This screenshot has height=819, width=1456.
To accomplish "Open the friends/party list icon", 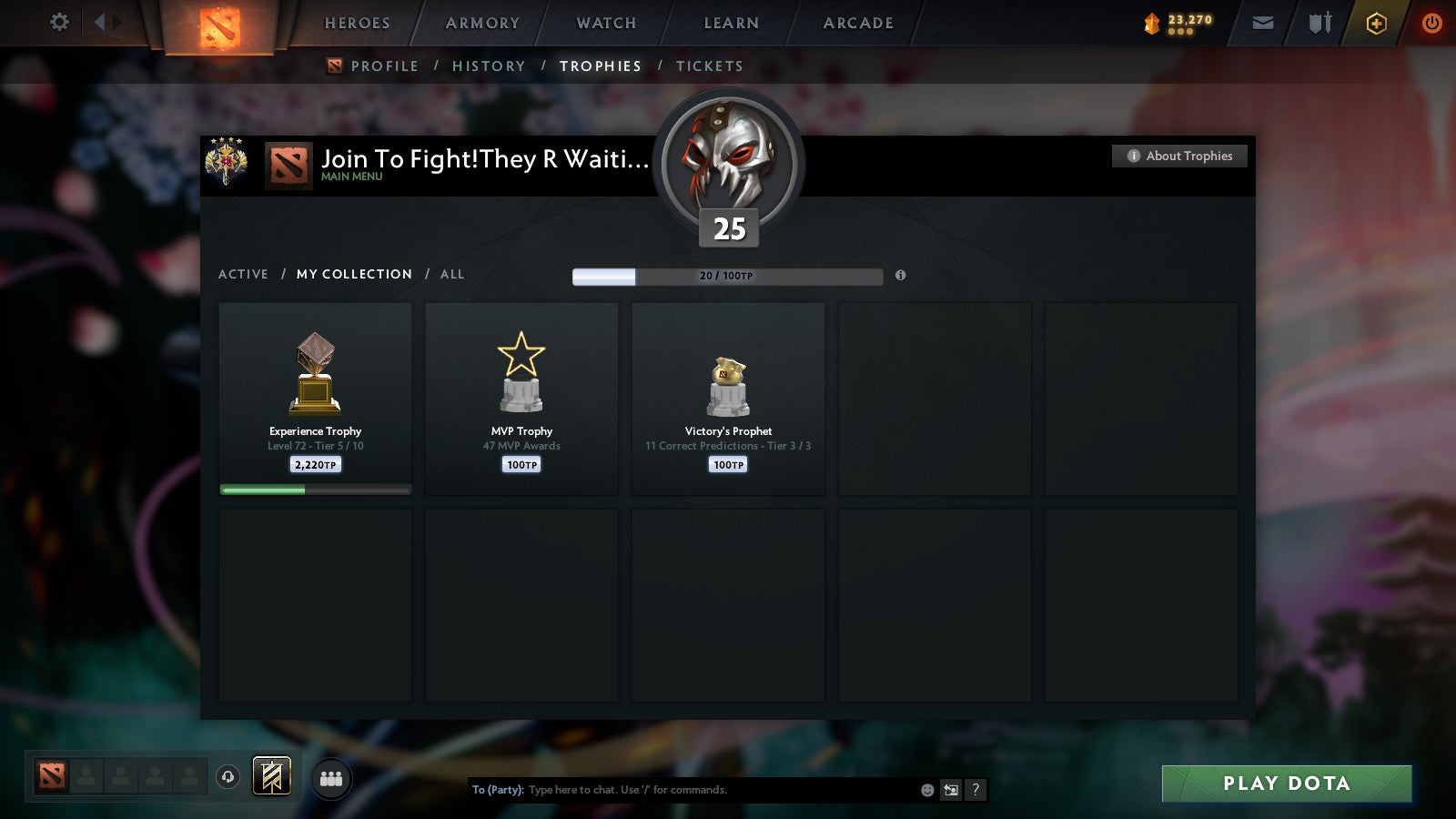I will point(332,776).
